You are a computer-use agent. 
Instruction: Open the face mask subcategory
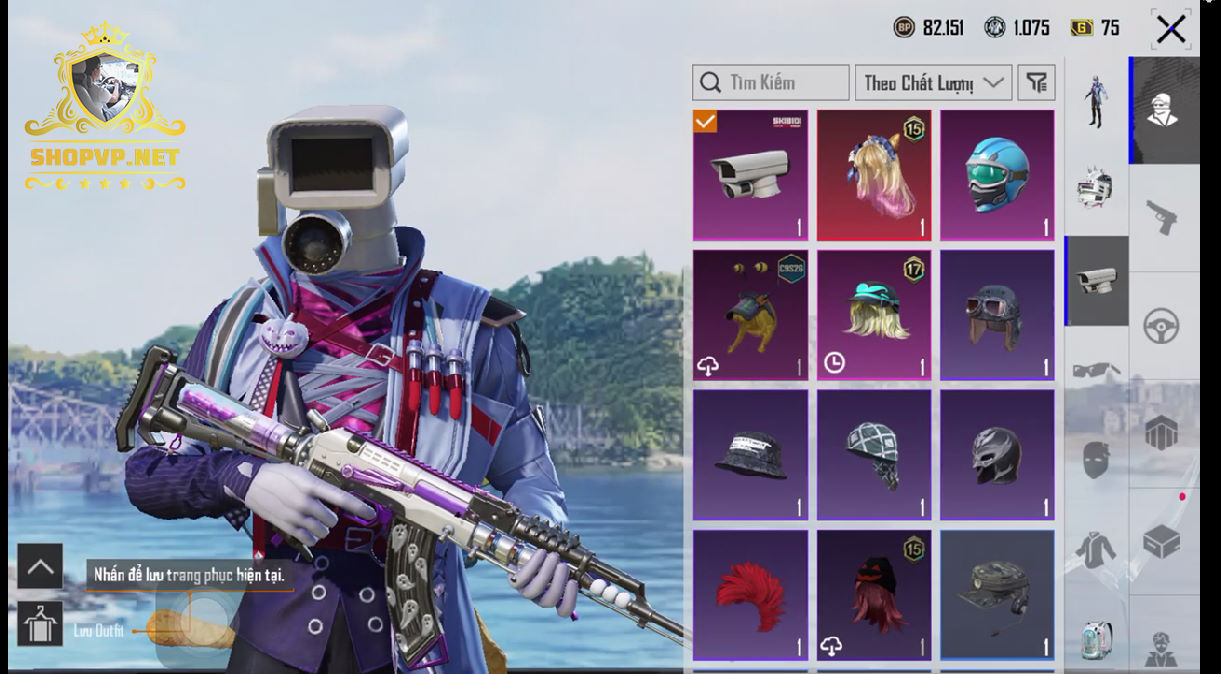coord(1096,459)
